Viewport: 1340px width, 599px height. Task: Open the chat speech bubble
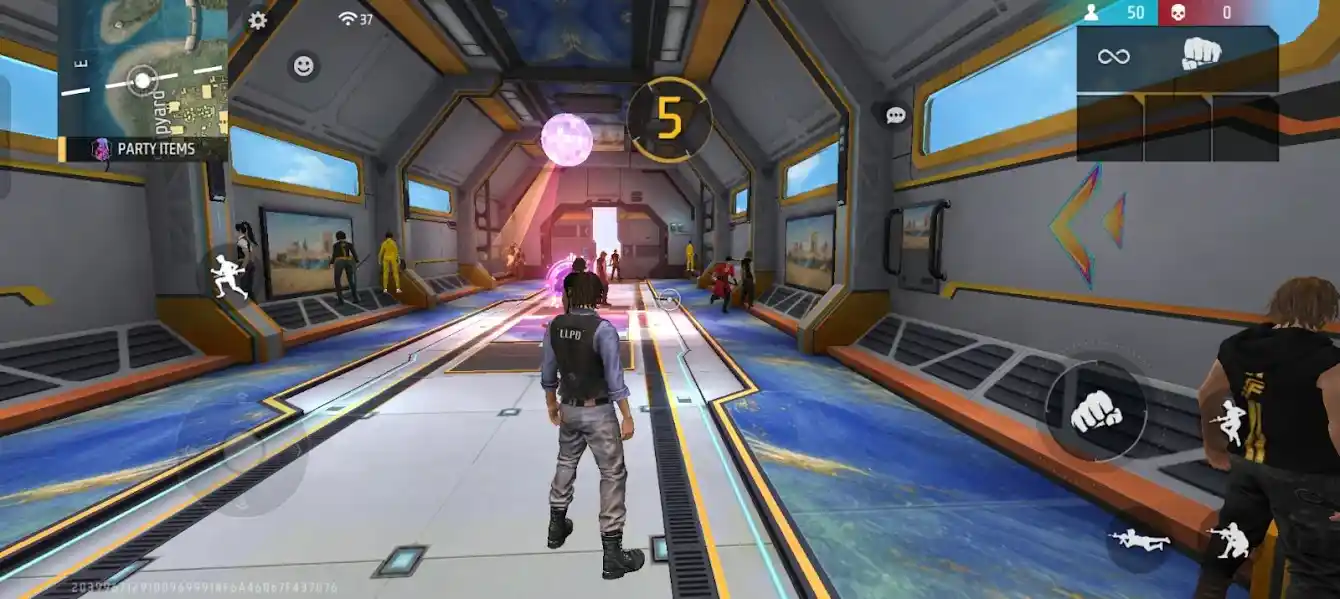tap(895, 115)
